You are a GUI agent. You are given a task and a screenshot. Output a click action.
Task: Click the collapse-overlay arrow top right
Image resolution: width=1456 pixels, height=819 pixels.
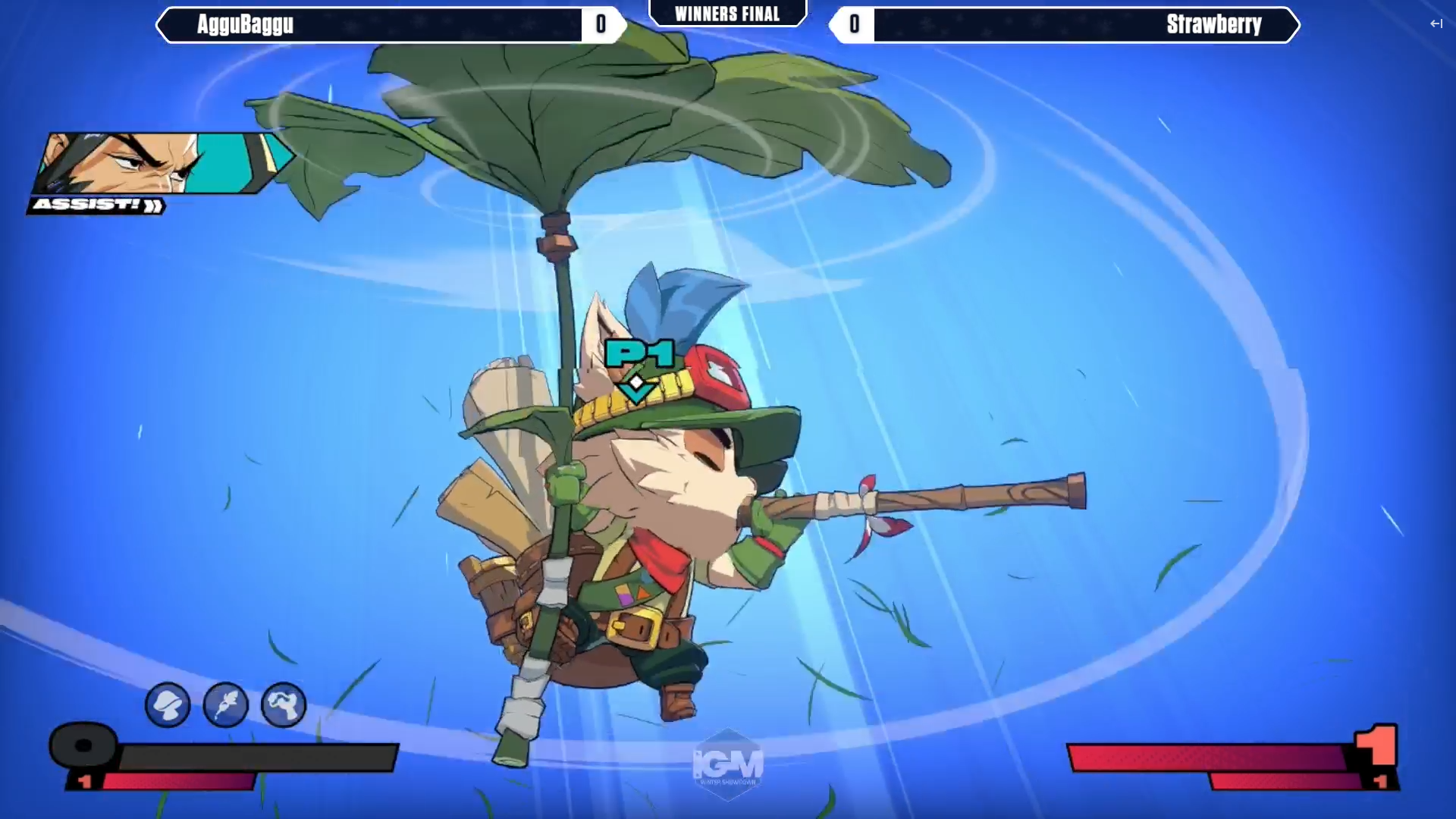pos(1436,24)
